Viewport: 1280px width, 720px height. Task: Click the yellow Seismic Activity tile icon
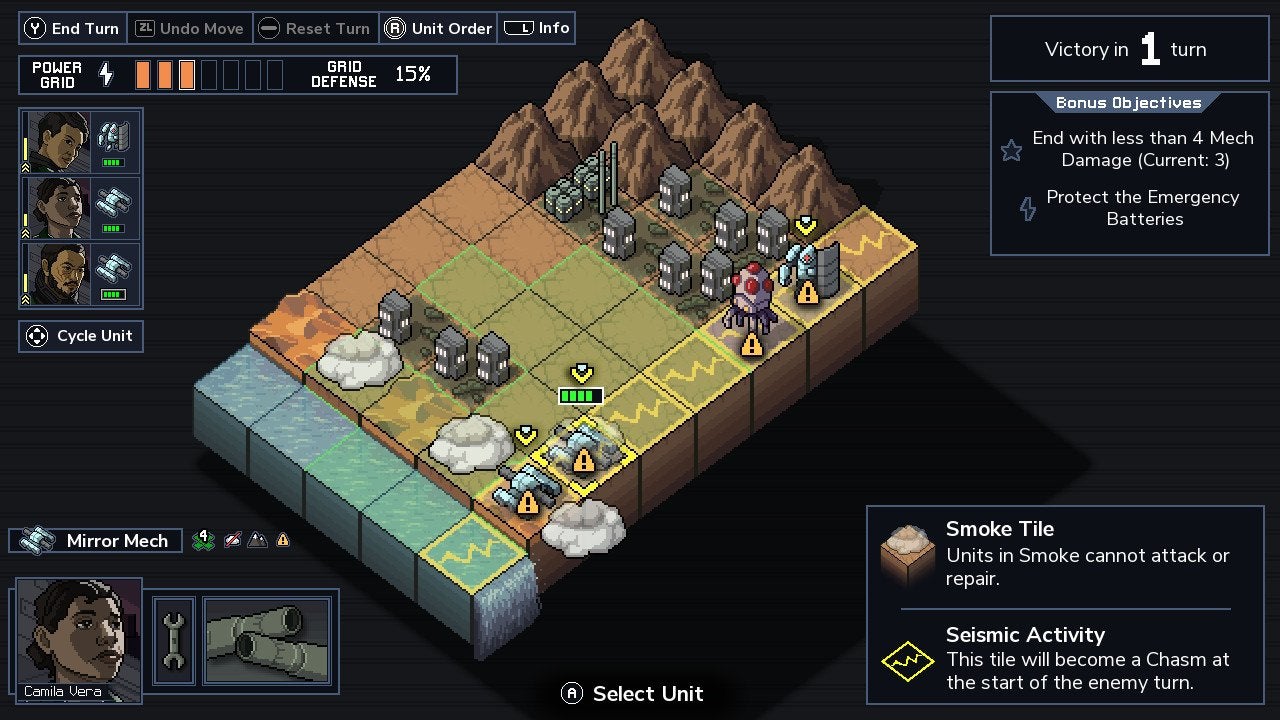pos(907,660)
